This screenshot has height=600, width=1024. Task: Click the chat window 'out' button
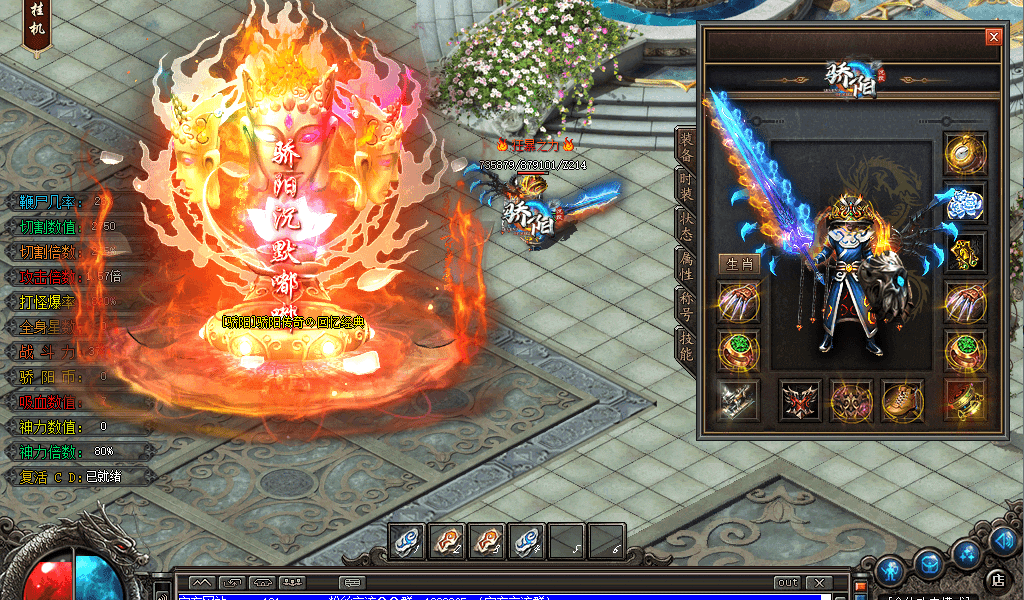pos(787,583)
